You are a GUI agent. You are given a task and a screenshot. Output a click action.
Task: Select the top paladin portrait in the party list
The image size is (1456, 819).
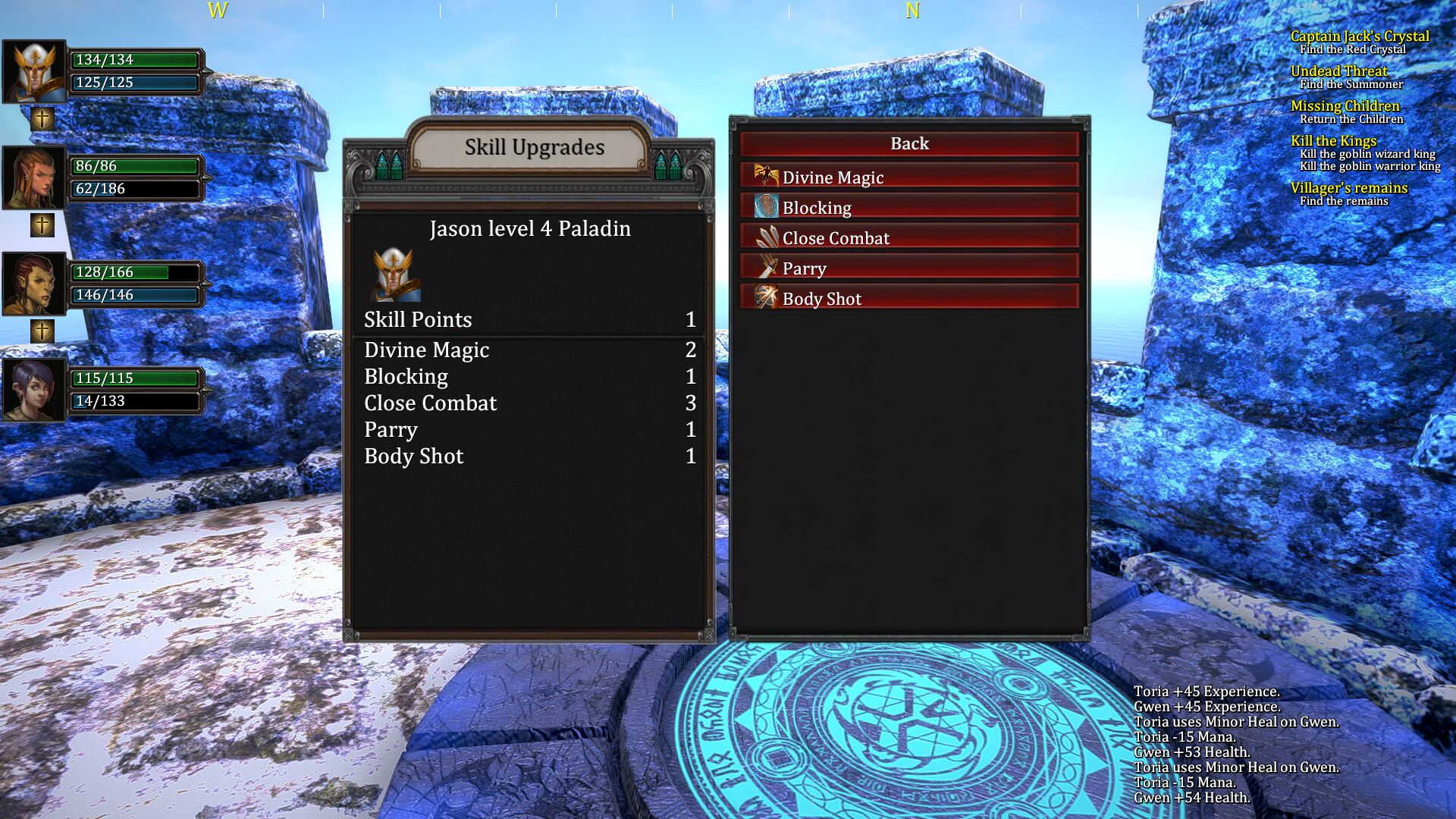34,71
